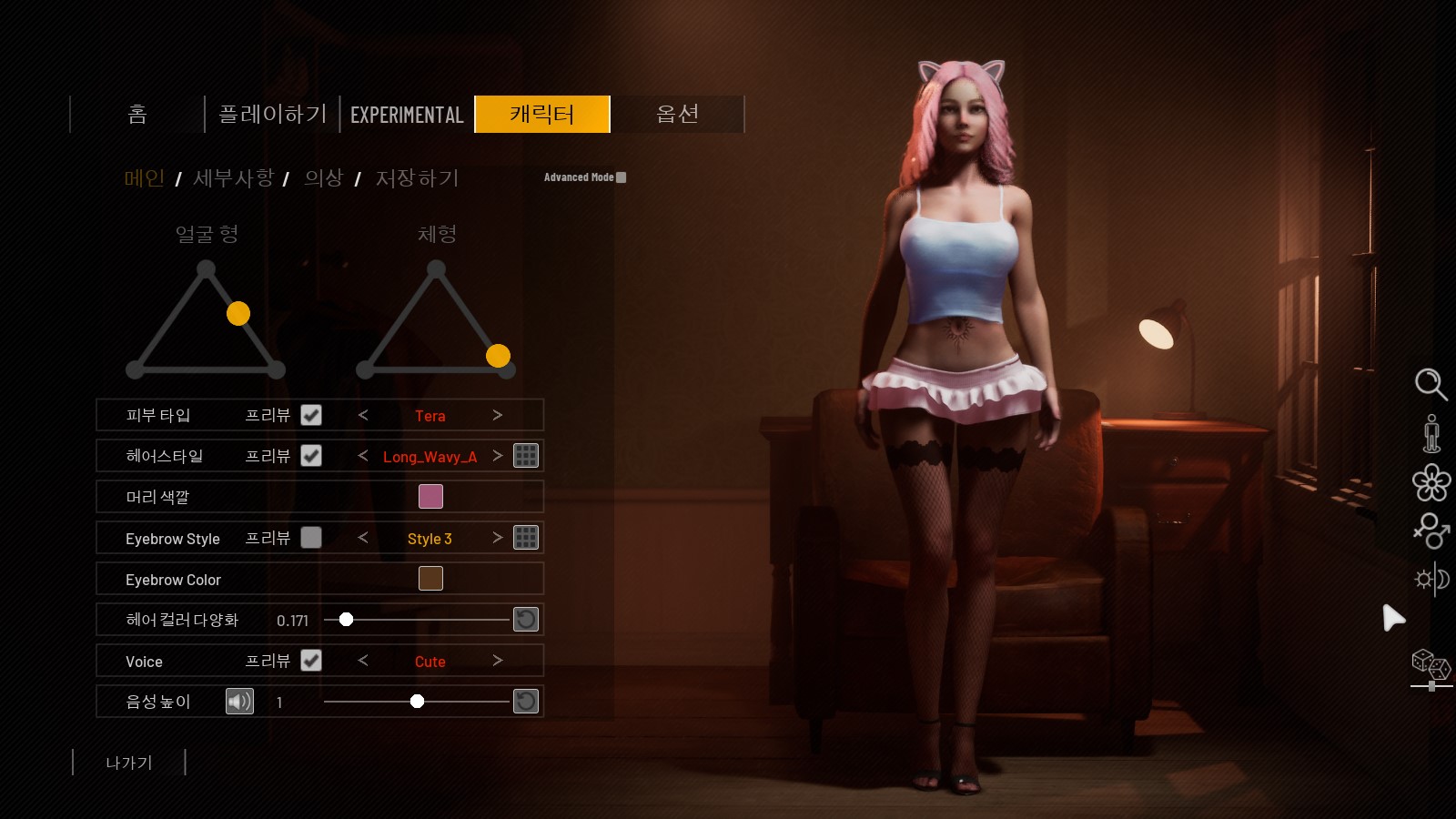Toggle the 피부 타입 preview checkbox
The width and height of the screenshot is (1456, 819).
tap(311, 415)
